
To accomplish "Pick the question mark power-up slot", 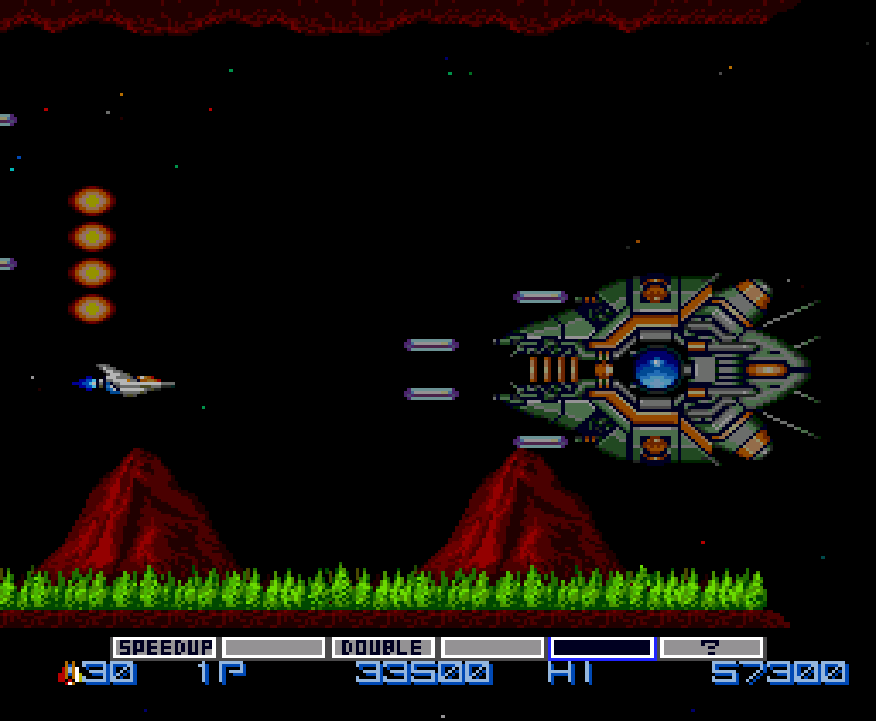I will point(711,647).
